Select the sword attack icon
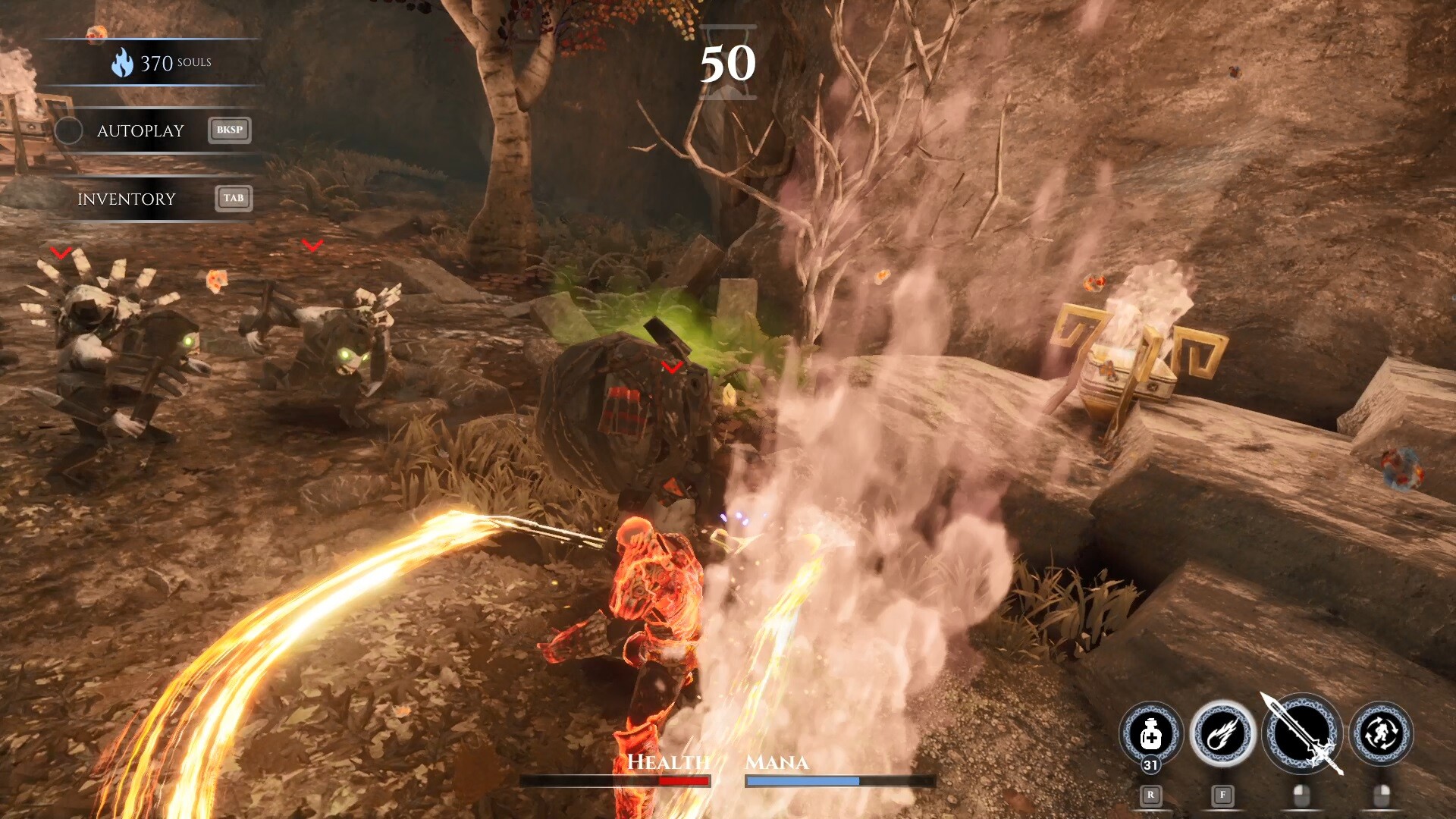 click(x=1301, y=734)
